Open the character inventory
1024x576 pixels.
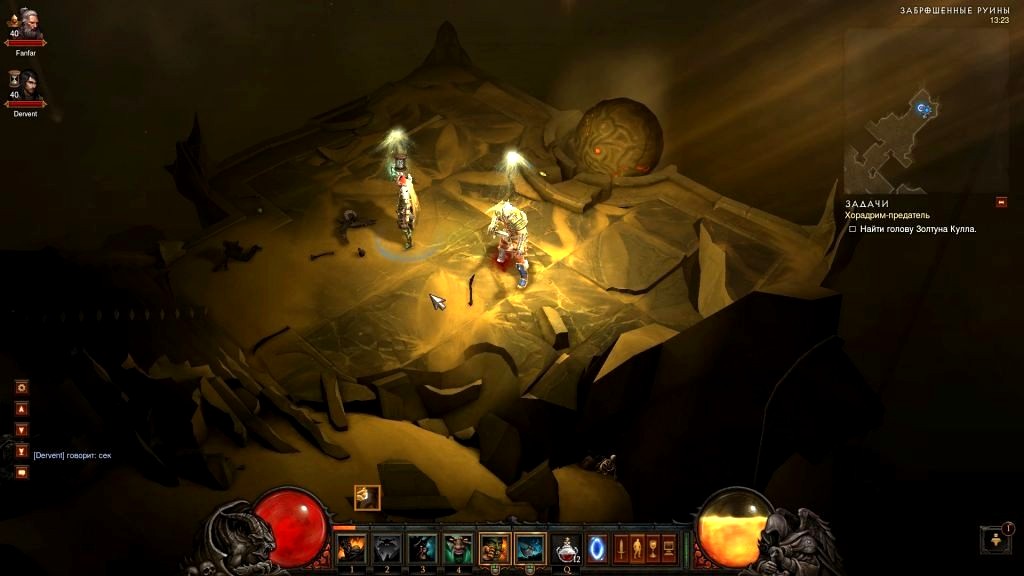[x=636, y=548]
